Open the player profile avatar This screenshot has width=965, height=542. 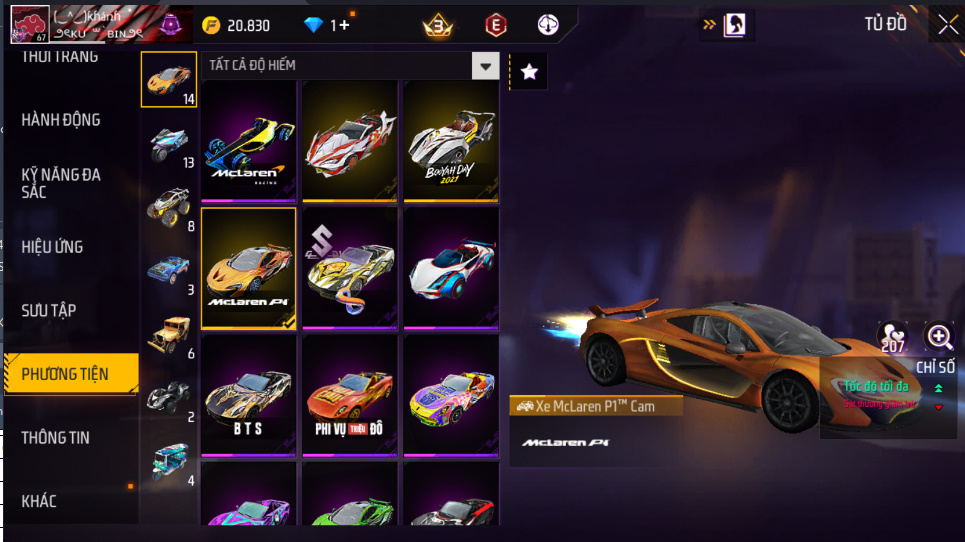(30, 24)
